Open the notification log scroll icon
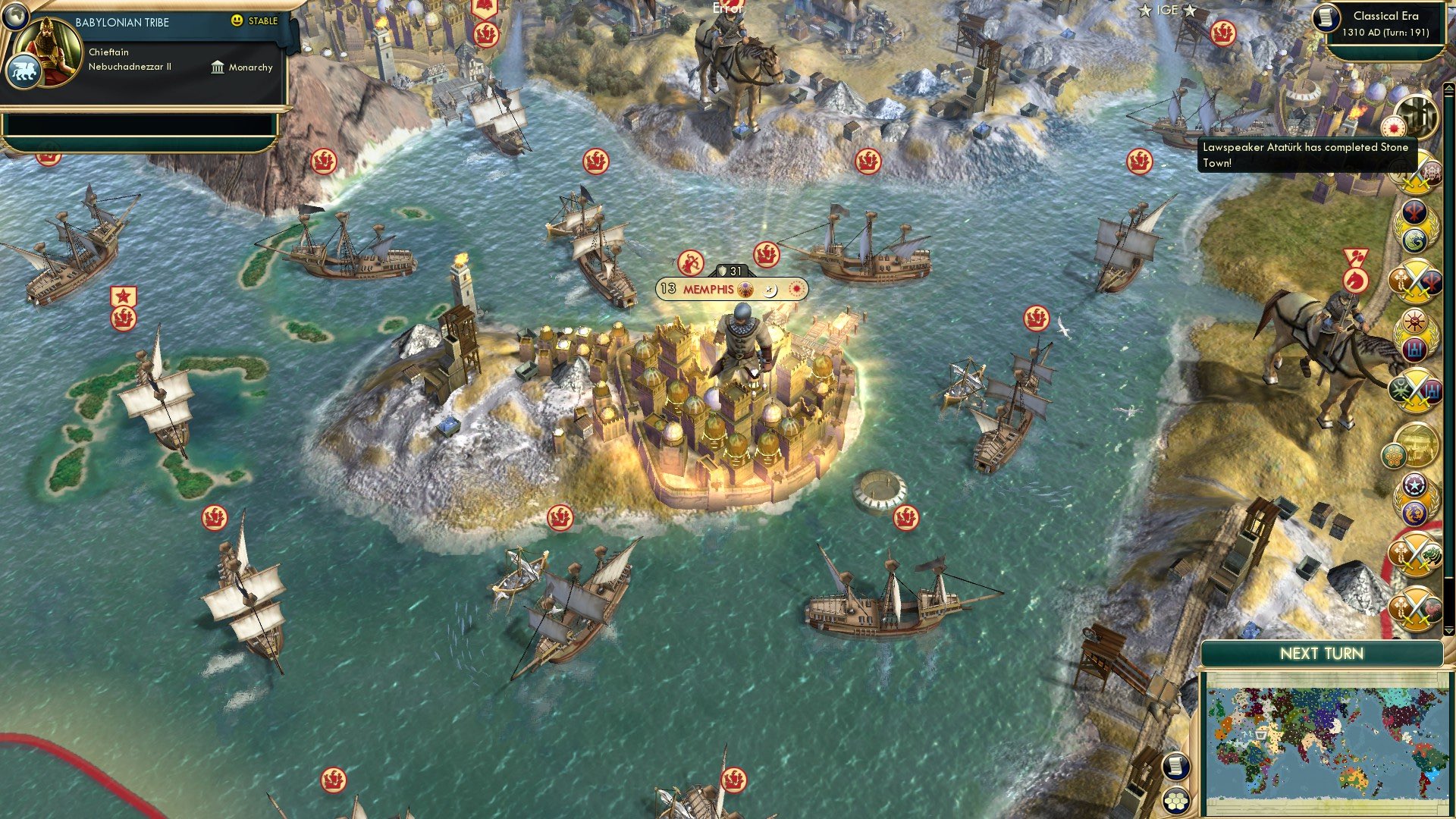 (x=1176, y=766)
